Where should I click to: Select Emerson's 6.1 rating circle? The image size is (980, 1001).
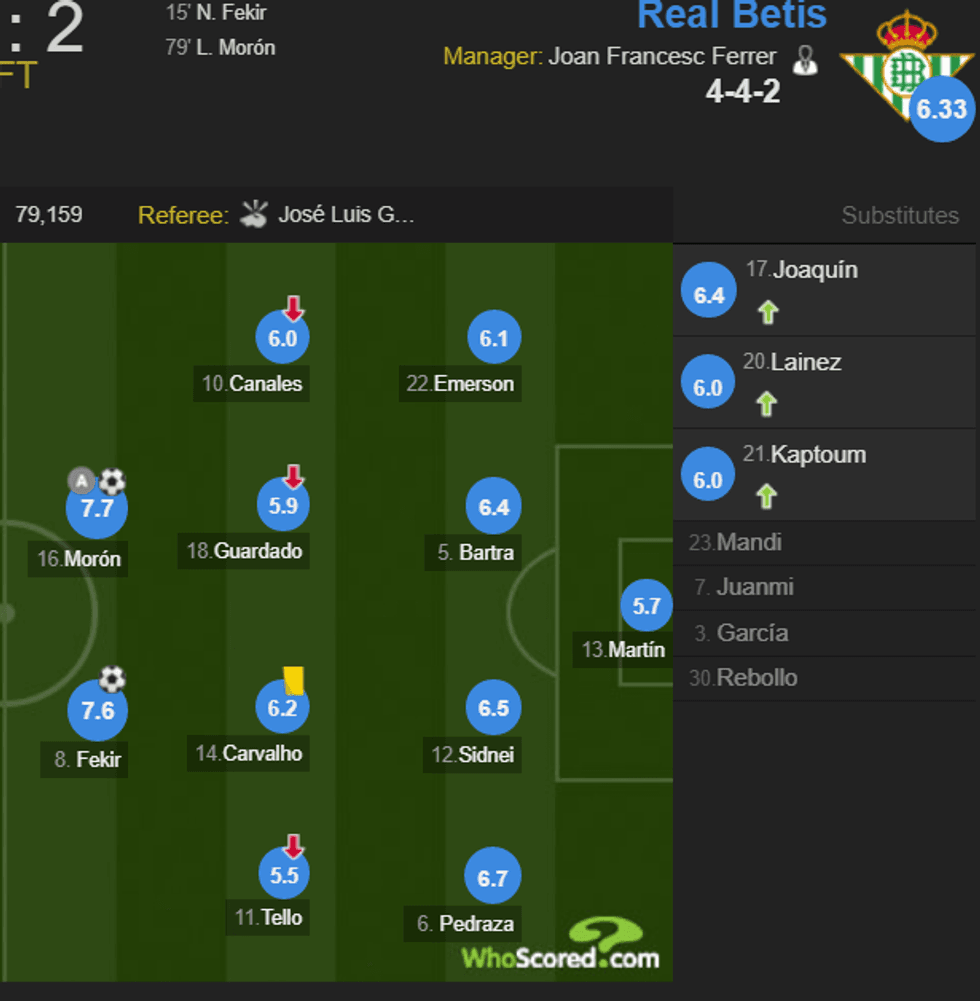[494, 339]
